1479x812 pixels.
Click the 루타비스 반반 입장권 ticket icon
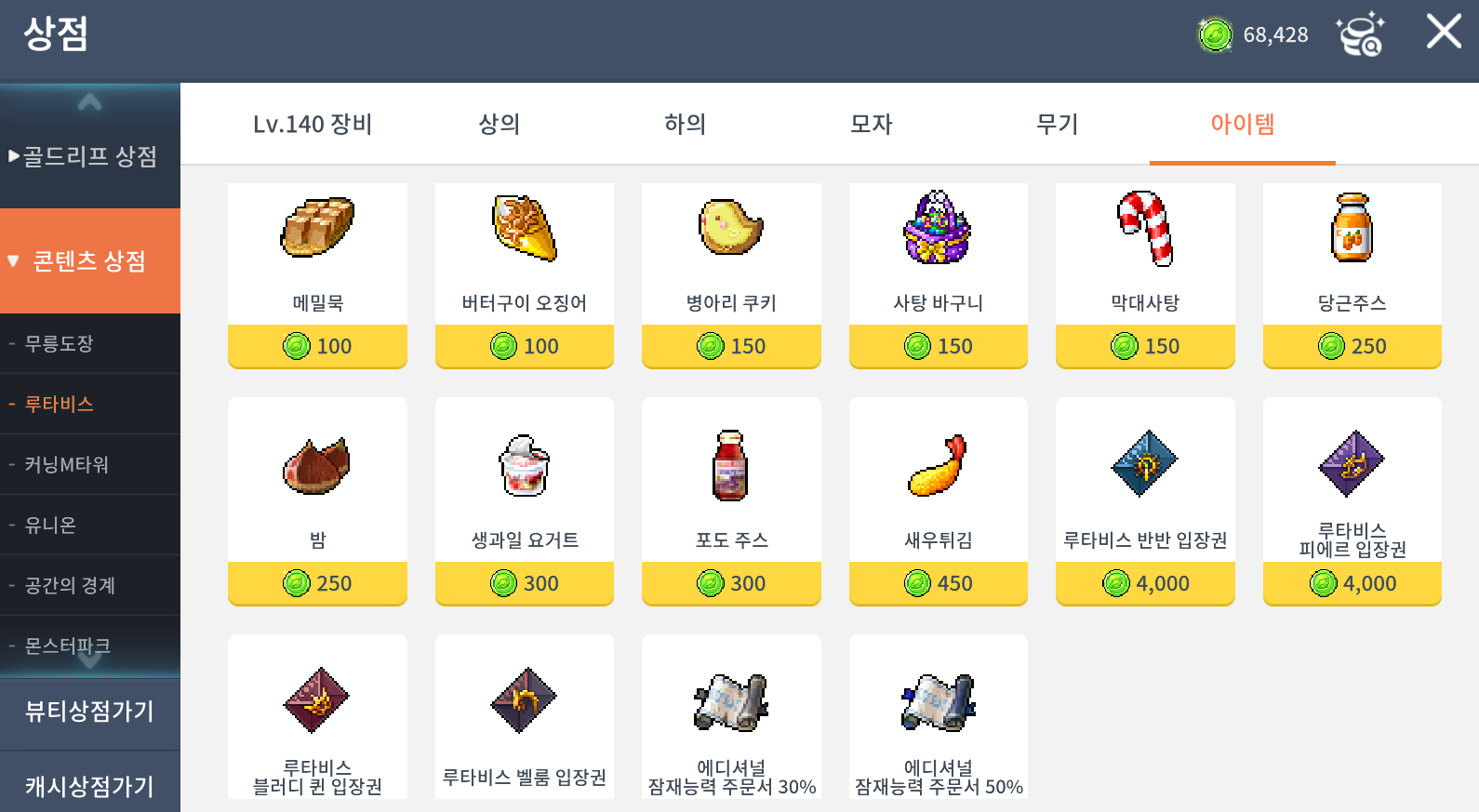coord(1144,462)
